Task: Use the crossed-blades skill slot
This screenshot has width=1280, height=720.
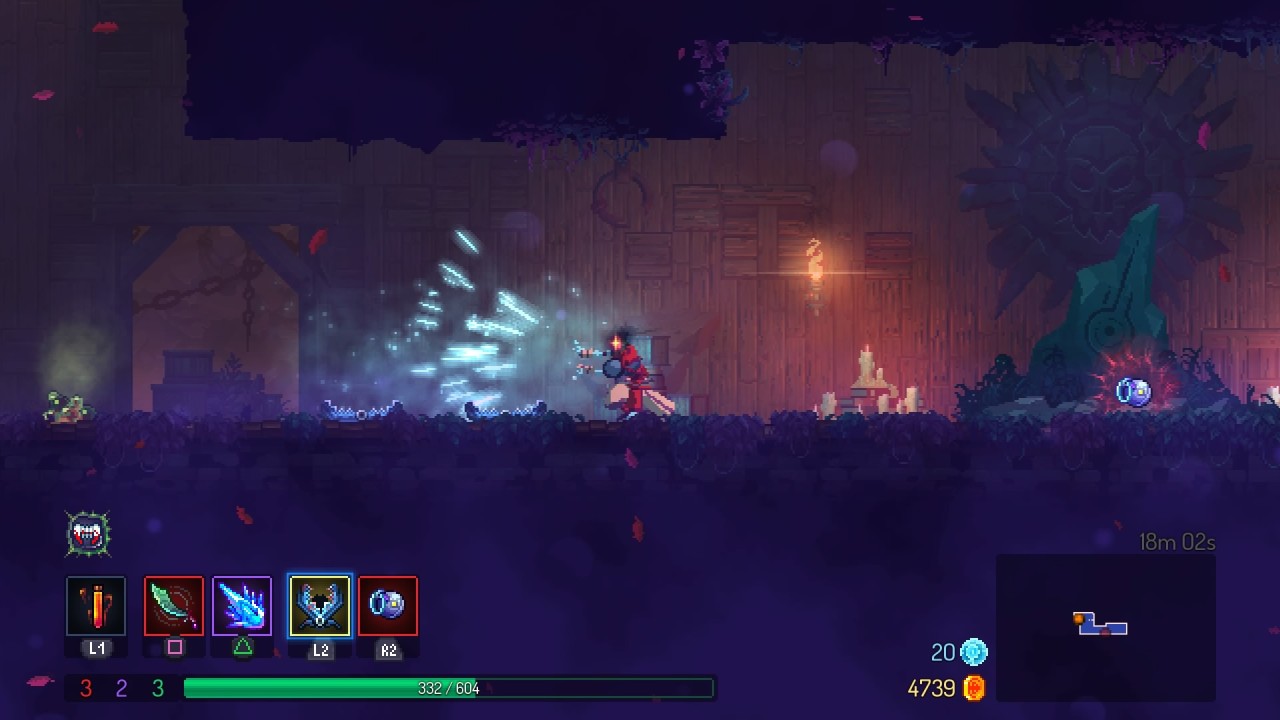Action: click(x=320, y=606)
